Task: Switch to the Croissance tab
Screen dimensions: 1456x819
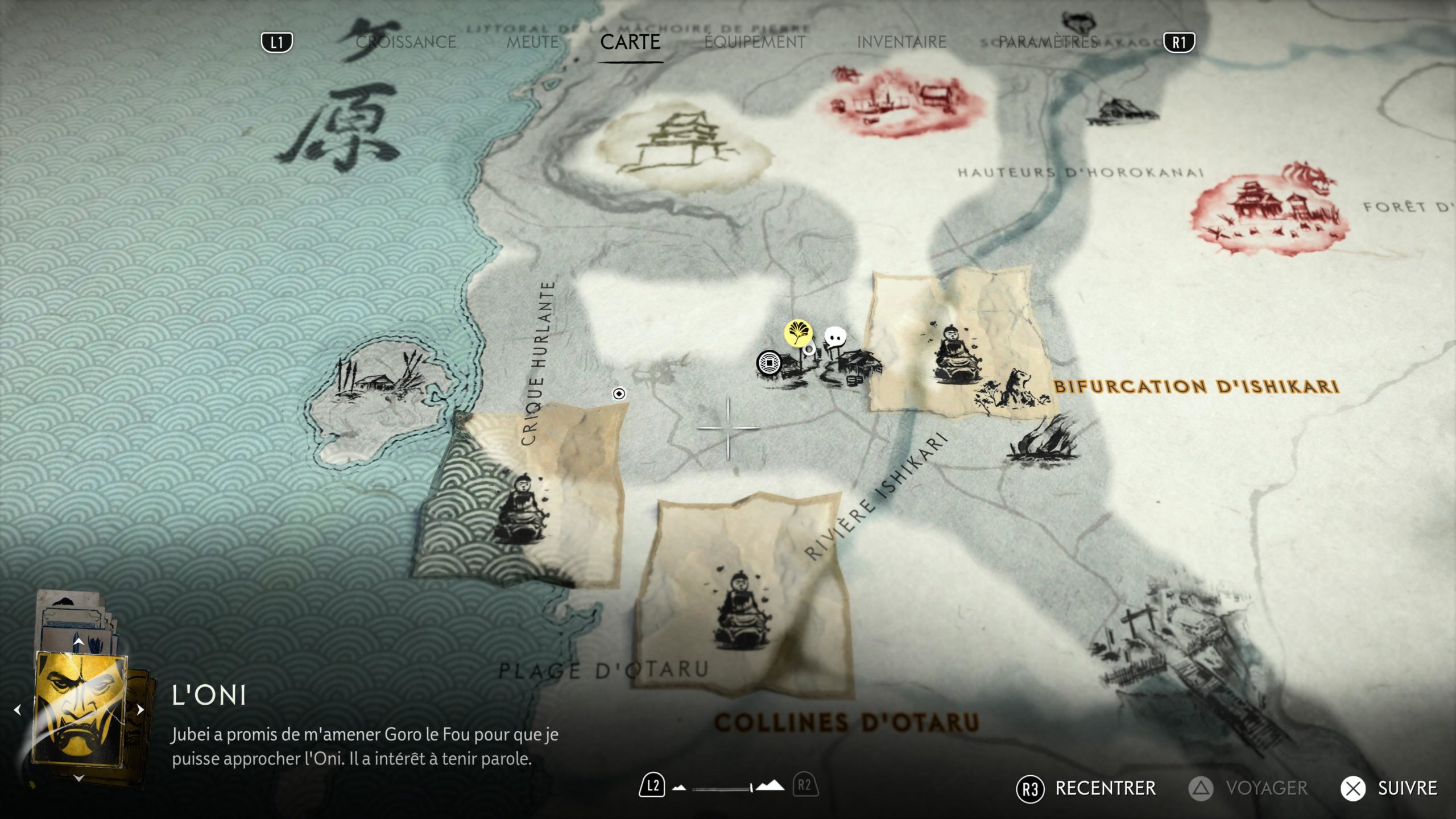Action: tap(406, 42)
